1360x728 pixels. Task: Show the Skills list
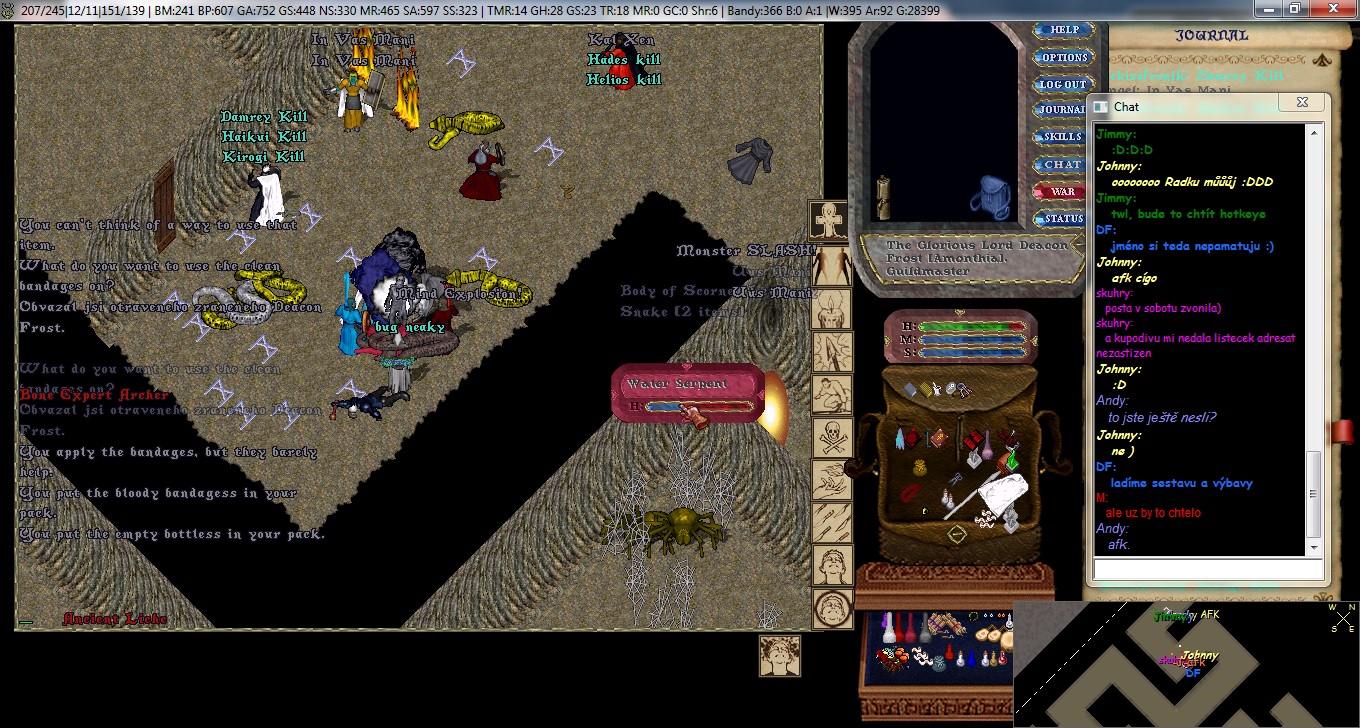[x=1062, y=136]
